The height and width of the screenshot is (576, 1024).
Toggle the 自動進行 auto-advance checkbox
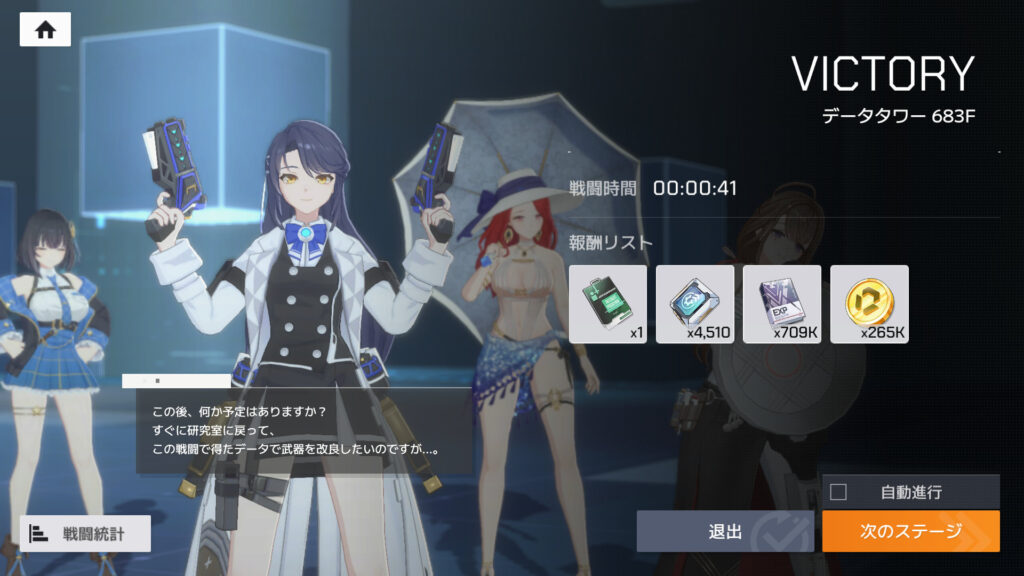click(839, 492)
